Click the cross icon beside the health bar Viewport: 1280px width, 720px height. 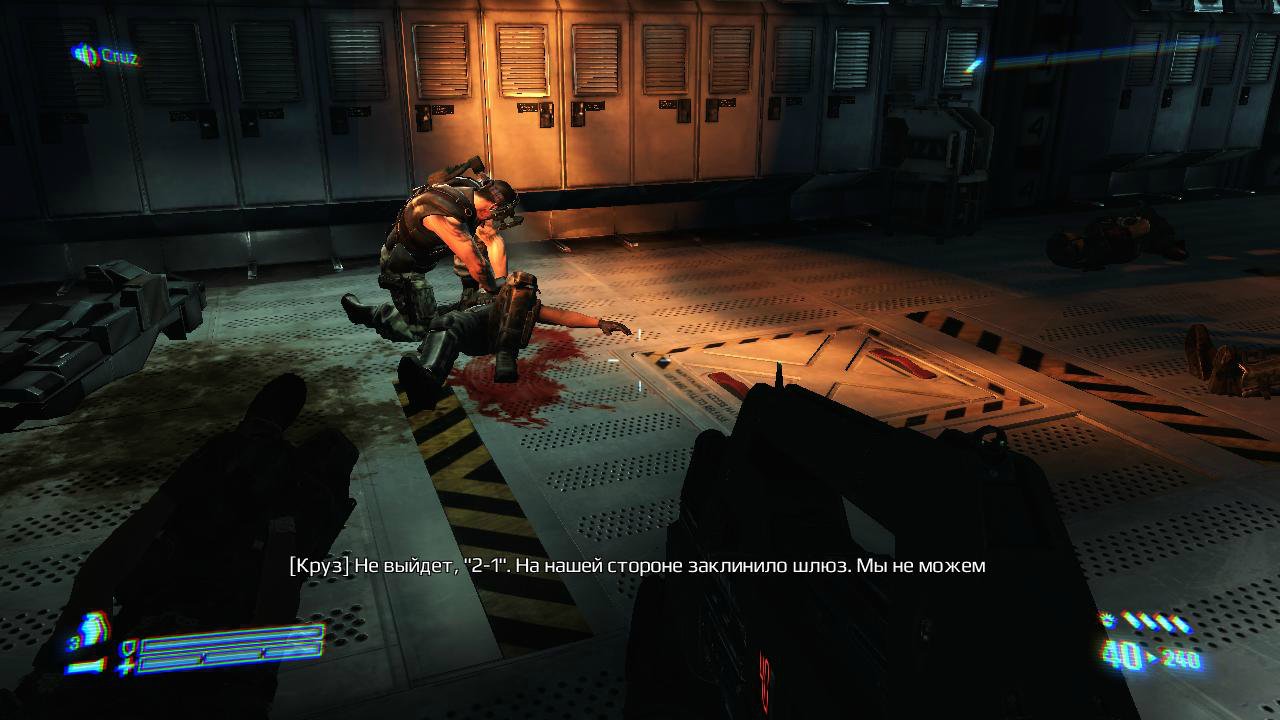(127, 664)
